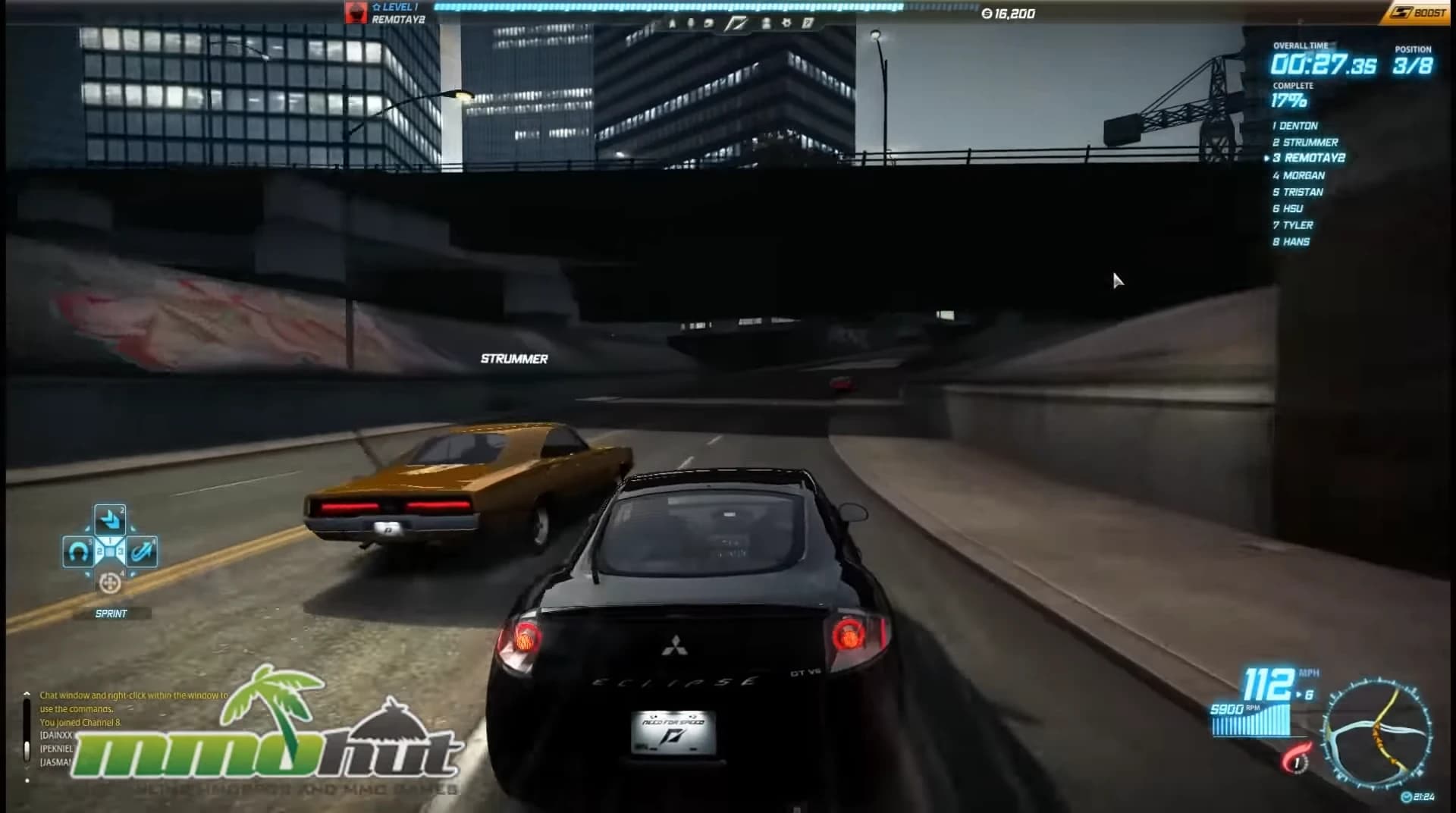The image size is (1456, 813).
Task: Select the curved arrow boost powerup icon
Action: [x=141, y=552]
